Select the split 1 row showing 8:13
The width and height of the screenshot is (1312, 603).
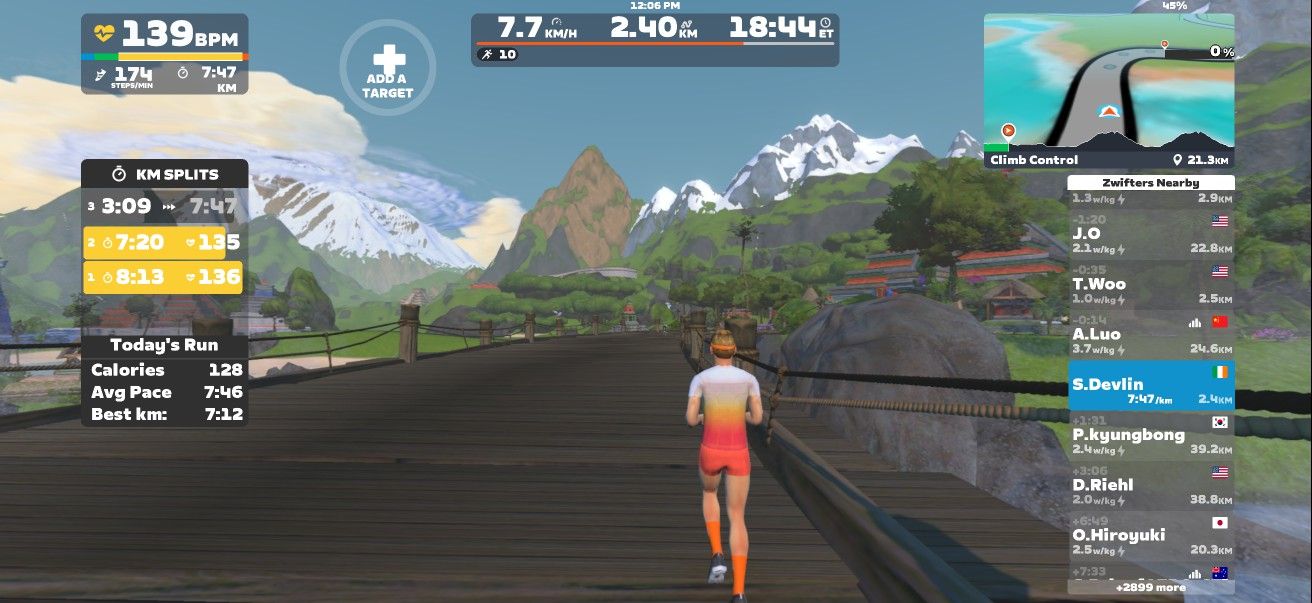[x=164, y=277]
